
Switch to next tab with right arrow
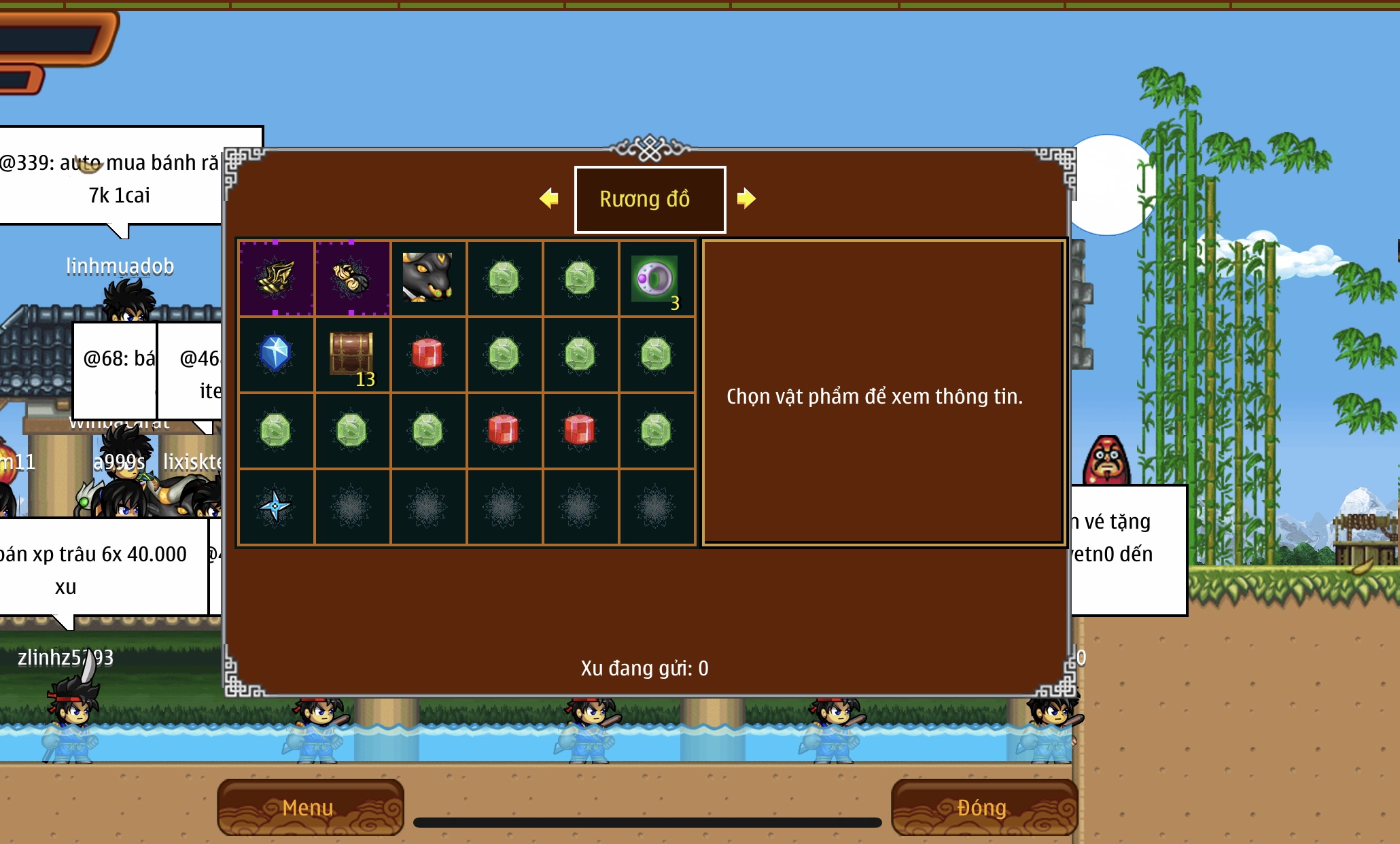746,198
